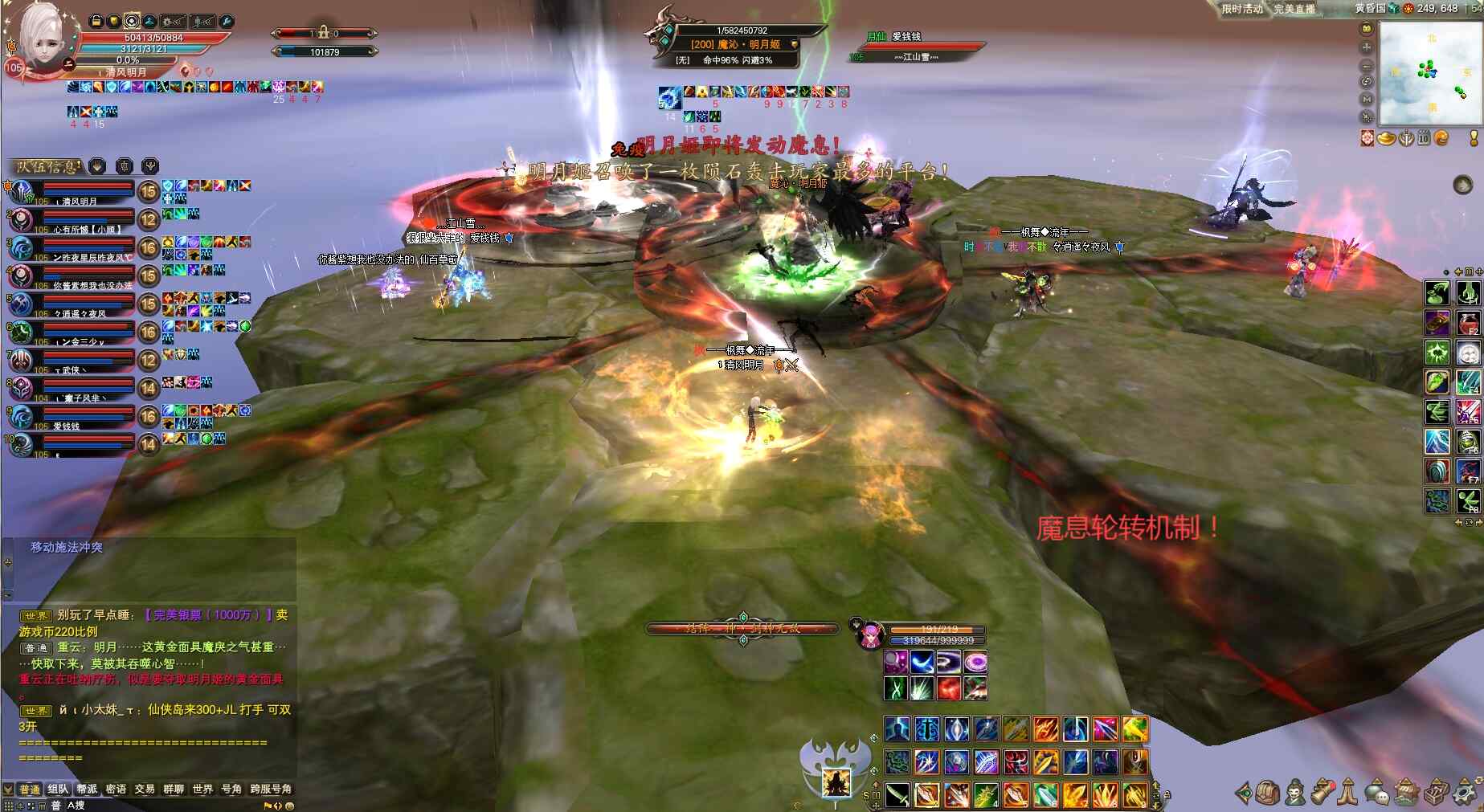The width and height of the screenshot is (1484, 812).
Task: Open the 完美直播 livestream menu
Action: point(1294,9)
